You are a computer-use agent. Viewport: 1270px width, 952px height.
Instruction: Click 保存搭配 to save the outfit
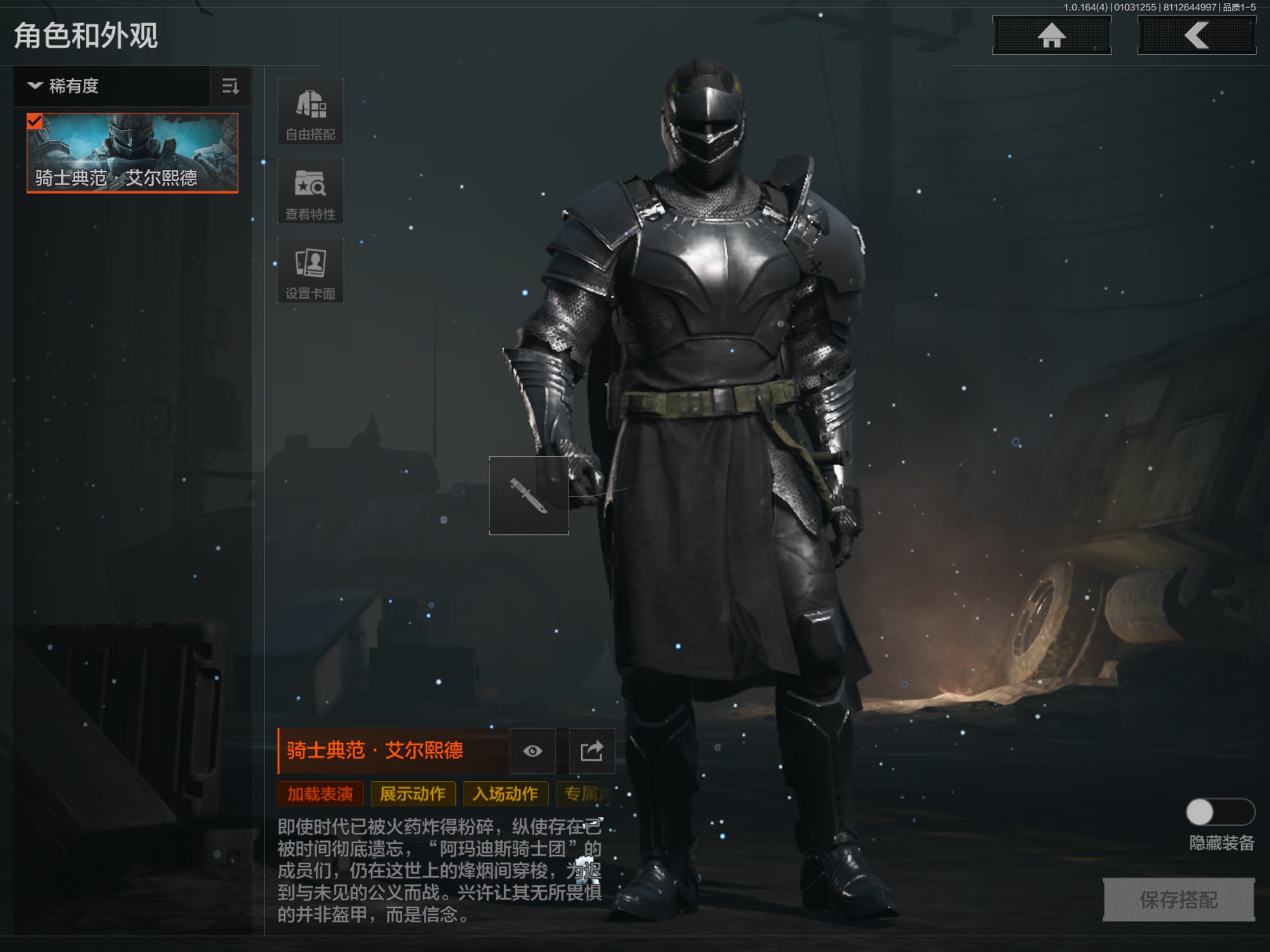(x=1178, y=899)
